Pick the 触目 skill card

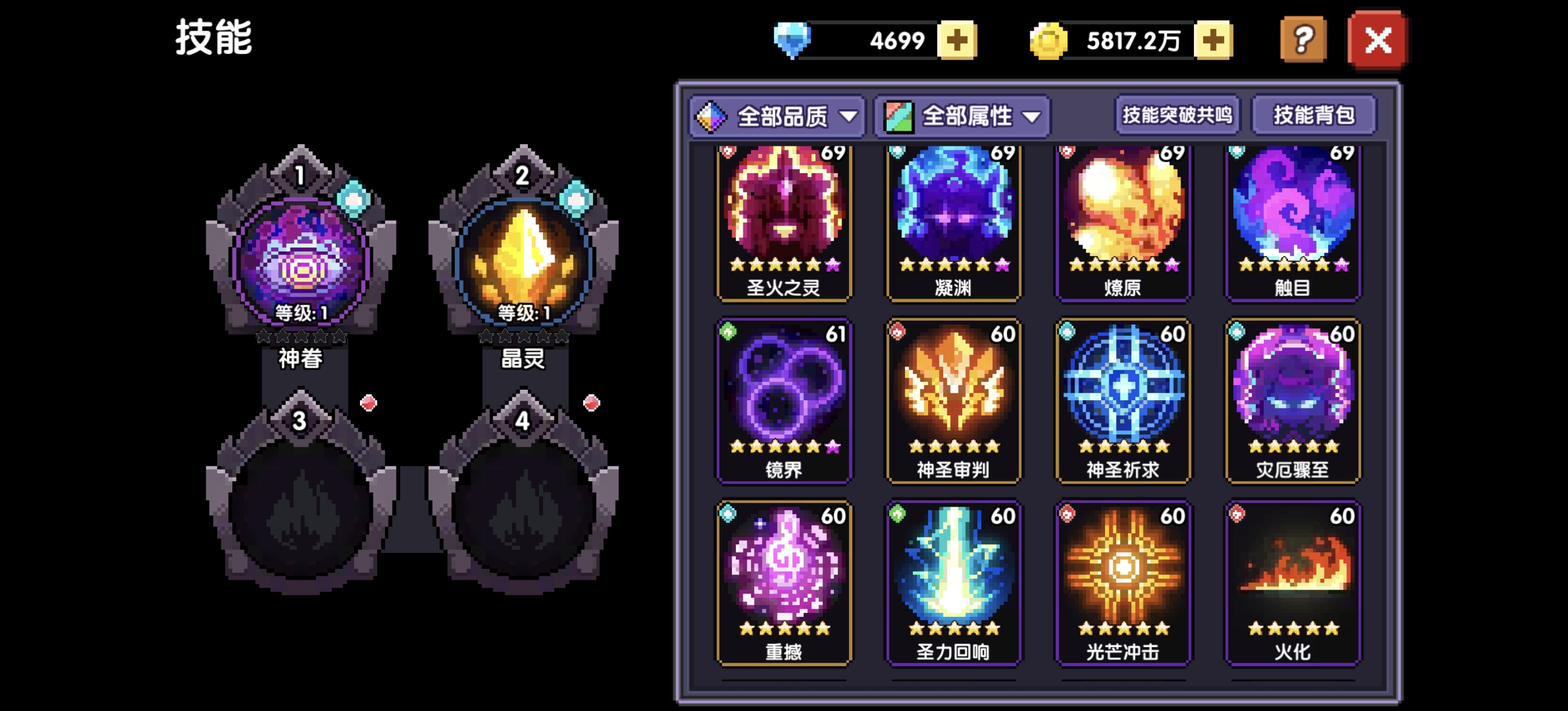click(1293, 222)
